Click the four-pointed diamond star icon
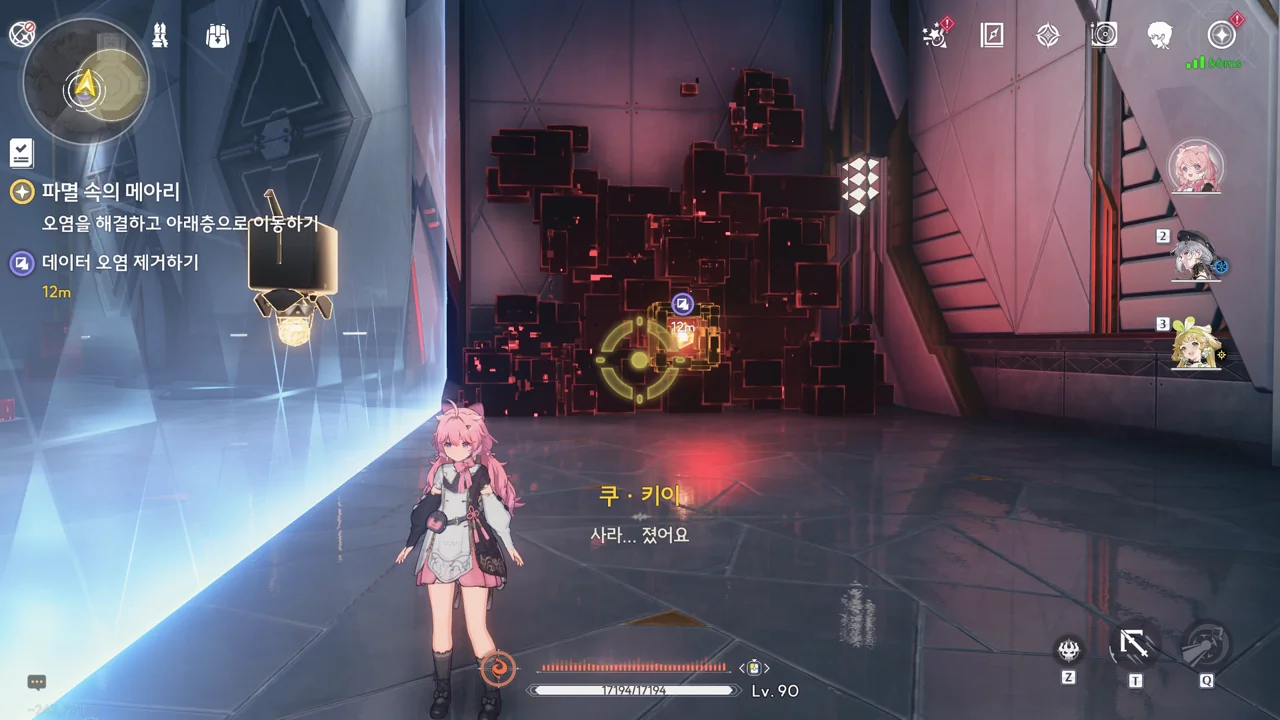Image resolution: width=1280 pixels, height=720 pixels. [1047, 36]
